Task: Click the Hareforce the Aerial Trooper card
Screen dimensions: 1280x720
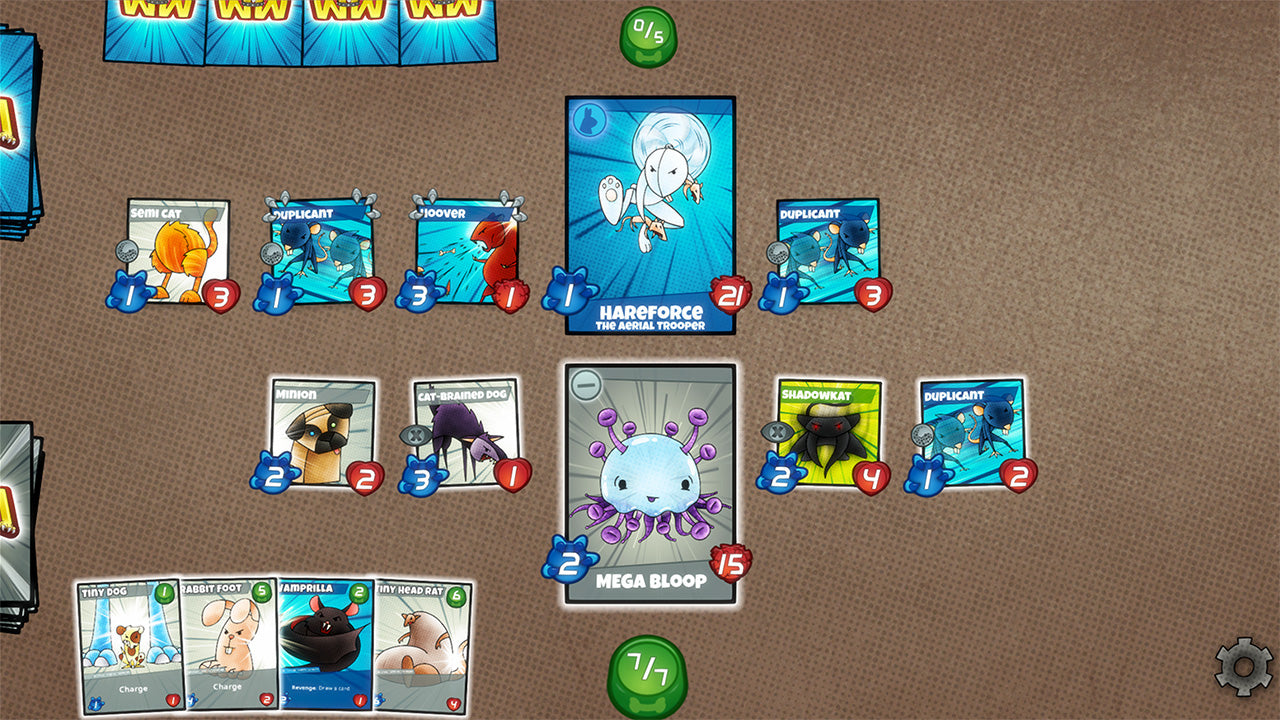Action: 652,210
